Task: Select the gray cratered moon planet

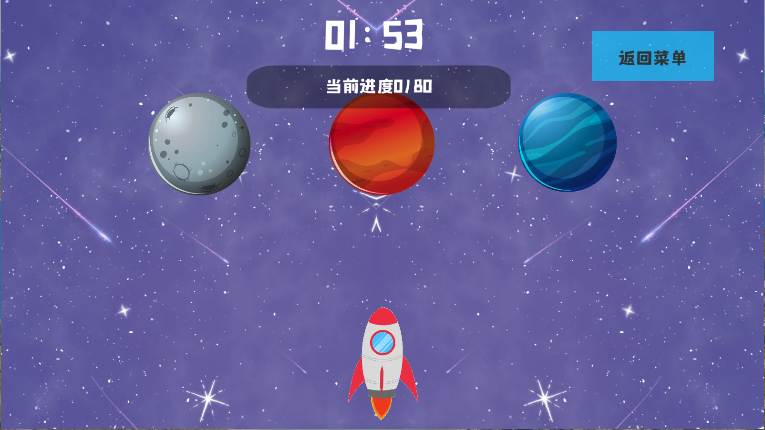Action: tap(199, 144)
